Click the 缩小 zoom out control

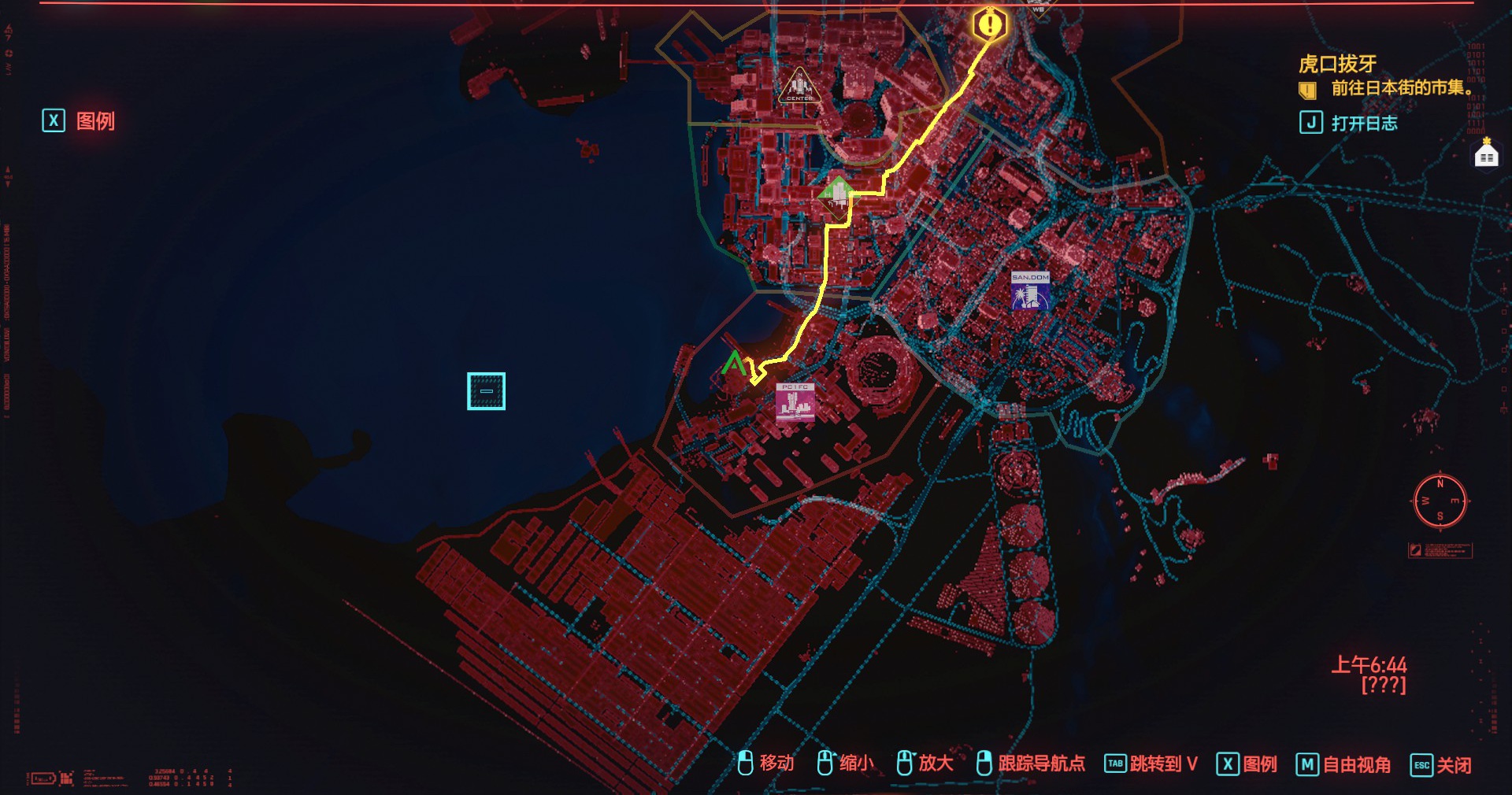click(845, 763)
